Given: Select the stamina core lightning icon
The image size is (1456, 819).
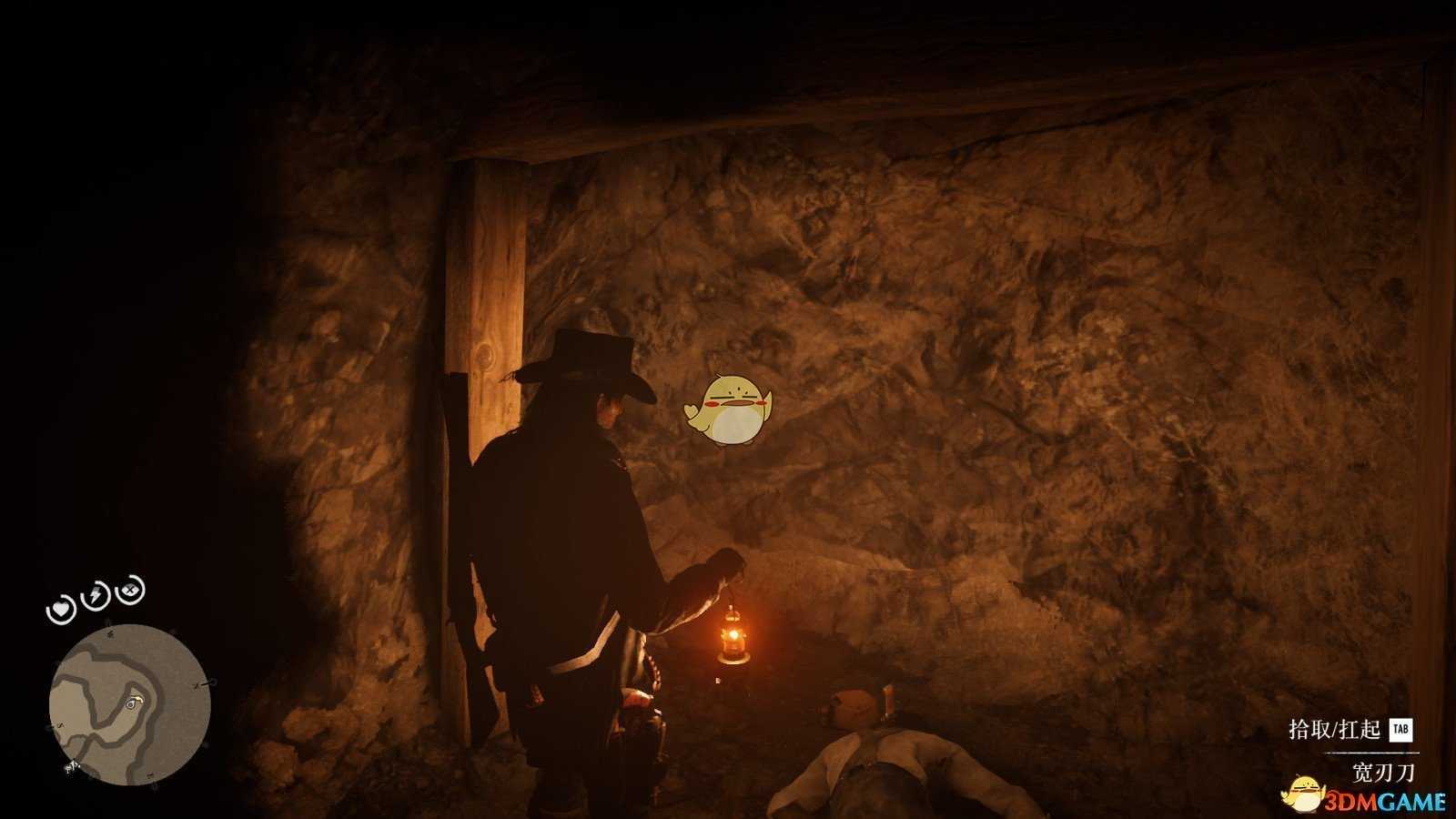Looking at the screenshot, I should tap(96, 596).
